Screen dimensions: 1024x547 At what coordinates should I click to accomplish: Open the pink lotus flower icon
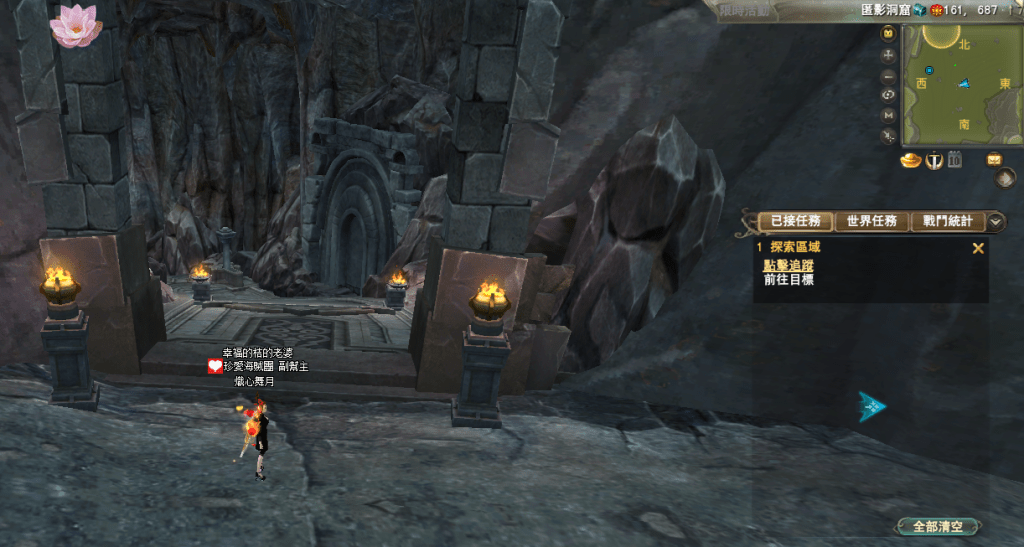(x=76, y=25)
